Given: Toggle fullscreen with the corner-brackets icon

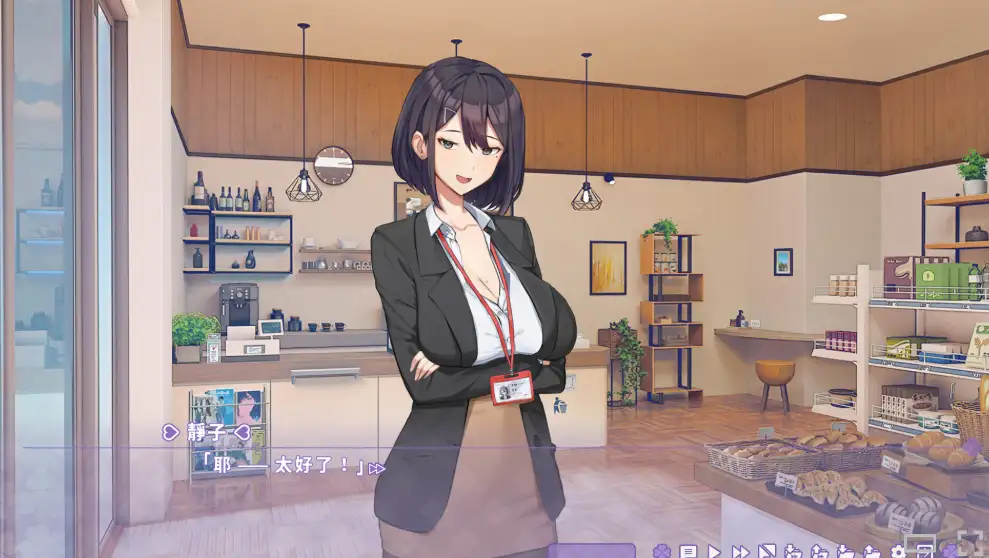Looking at the screenshot, I should 968,548.
